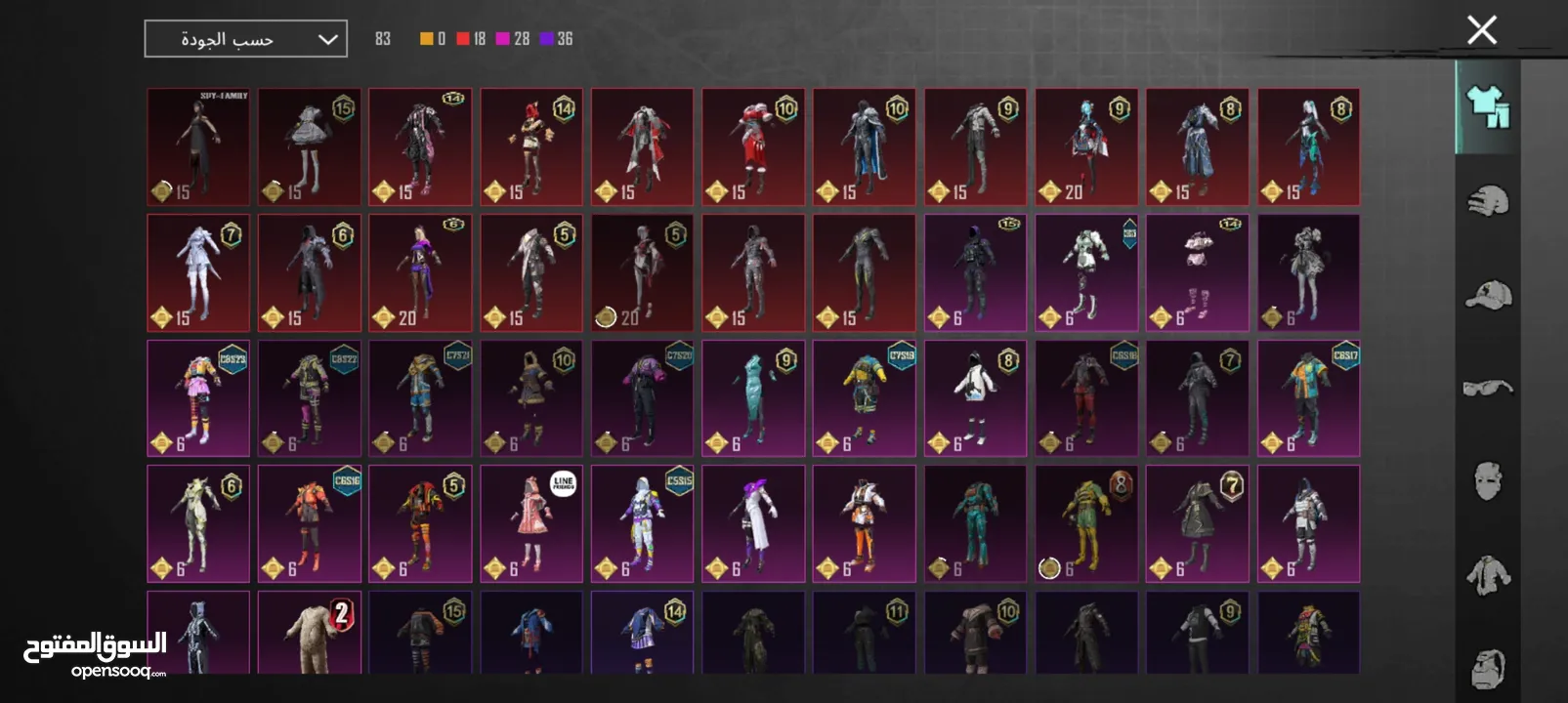Choose the C6S17 orange and teal shirt outfit
1568x703 pixels.
[x=1308, y=398]
